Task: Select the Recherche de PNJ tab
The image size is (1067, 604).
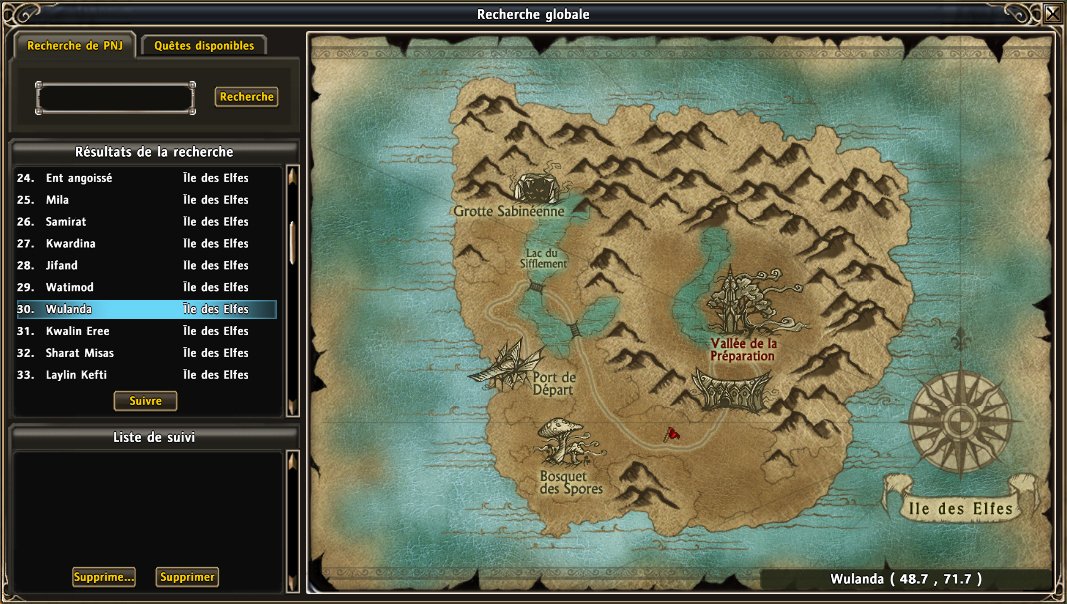Action: pyautogui.click(x=75, y=46)
